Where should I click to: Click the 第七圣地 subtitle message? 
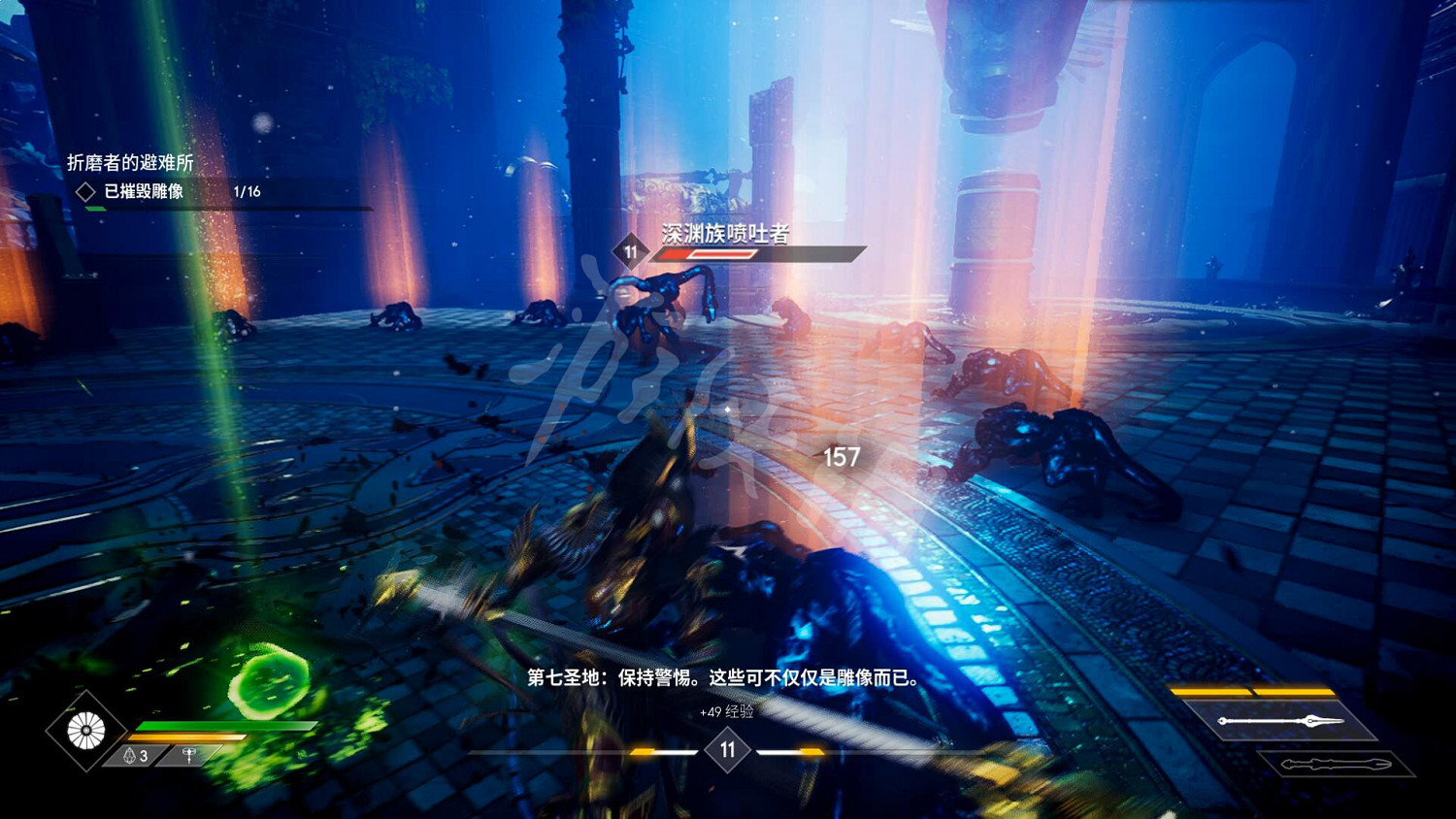728,678
